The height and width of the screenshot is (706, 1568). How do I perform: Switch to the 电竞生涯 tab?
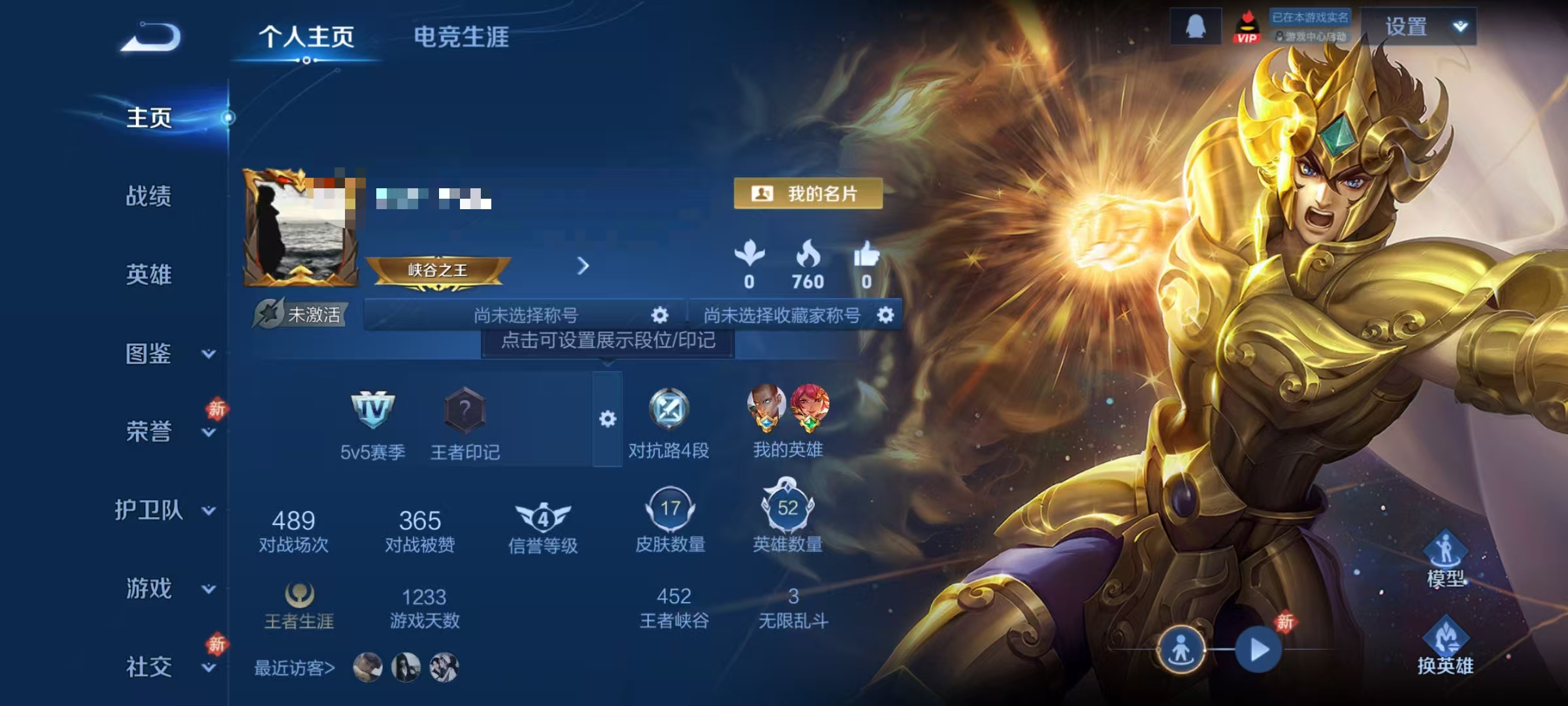coord(461,37)
